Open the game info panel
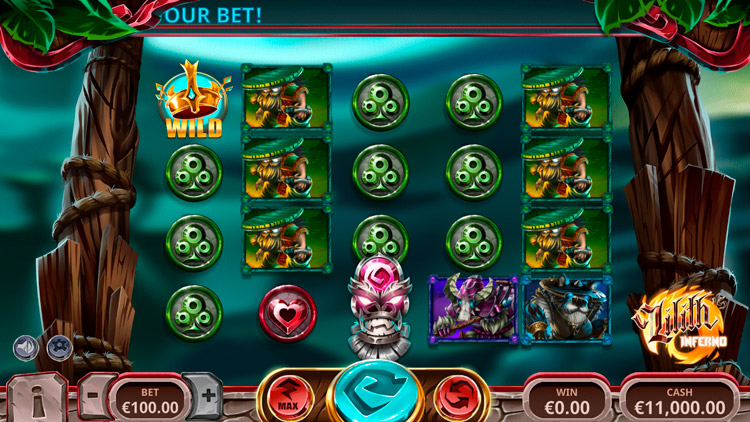 pyautogui.click(x=37, y=398)
